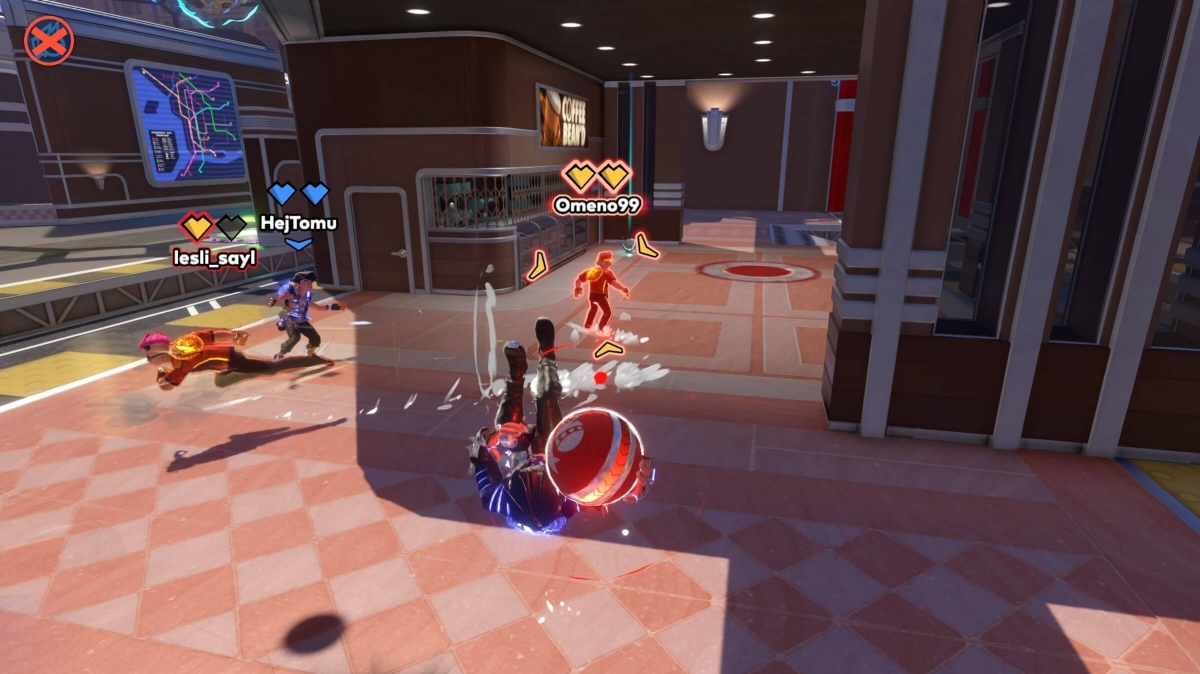The height and width of the screenshot is (674, 1200).
Task: Click the crossed-out microphone icon
Action: click(x=48, y=41)
